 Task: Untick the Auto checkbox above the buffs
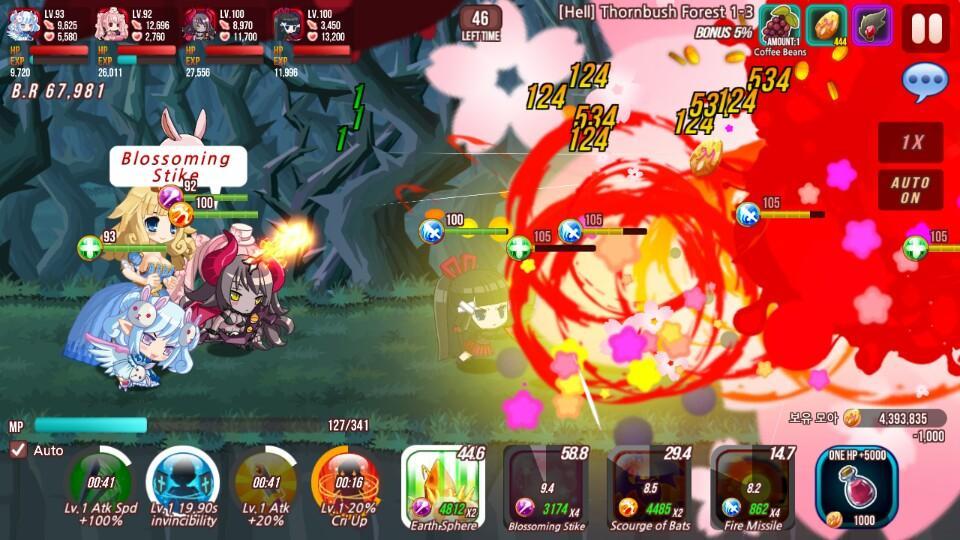click(x=18, y=450)
